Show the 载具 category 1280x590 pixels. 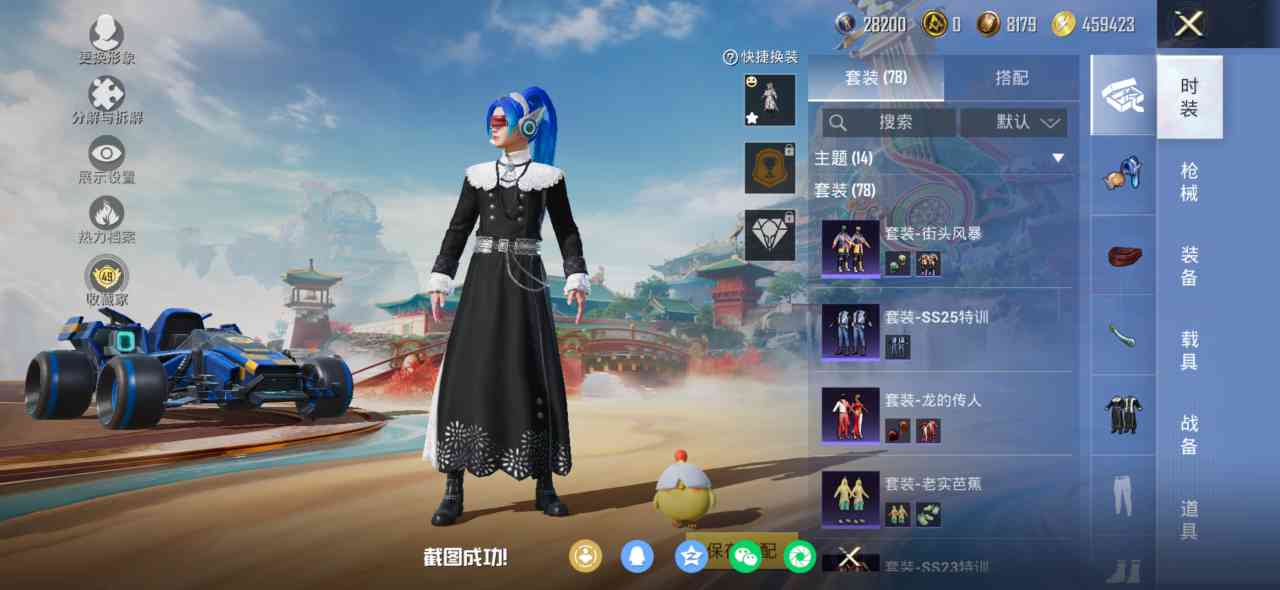pyautogui.click(x=1189, y=350)
